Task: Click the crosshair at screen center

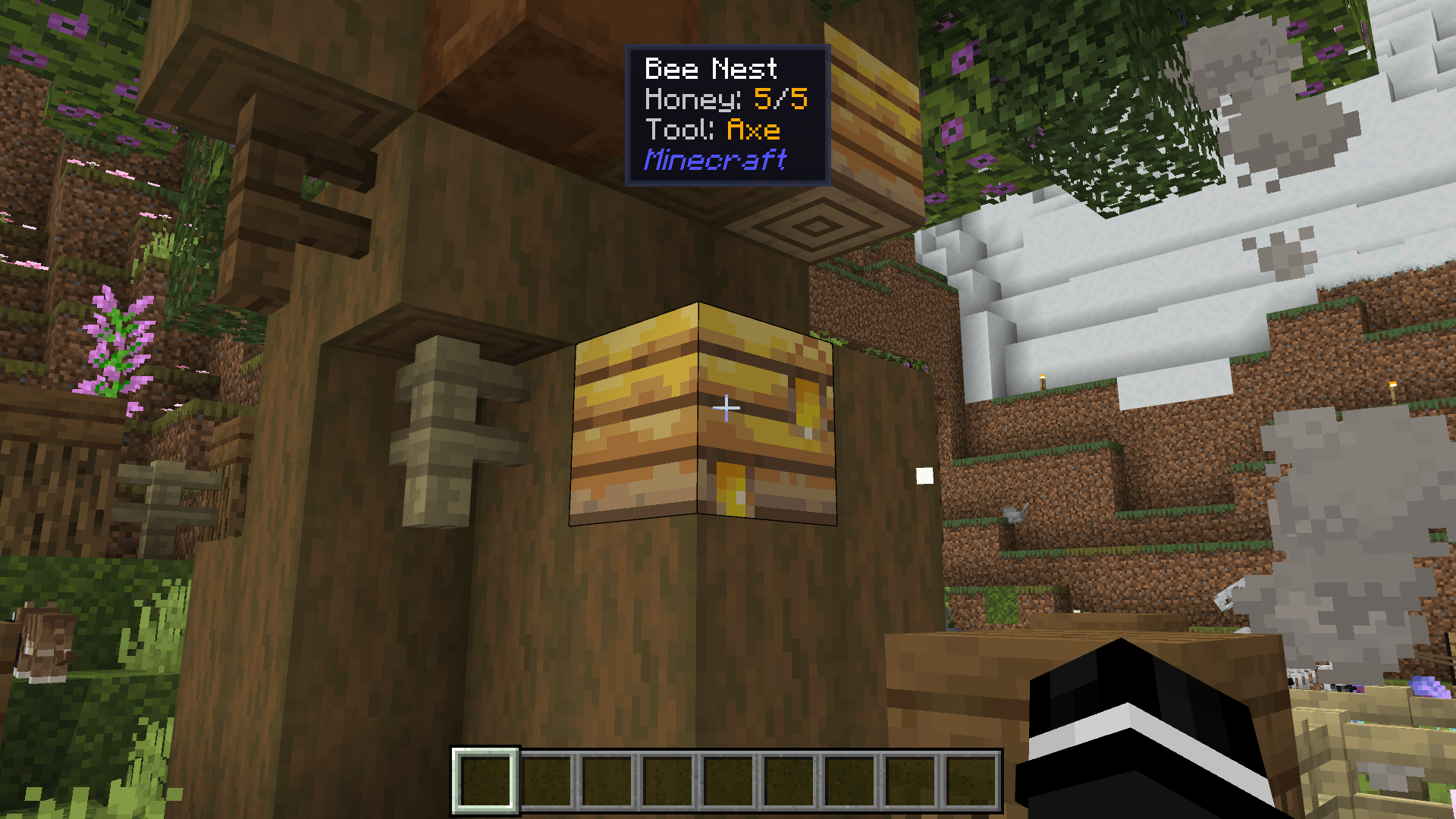Action: click(726, 409)
